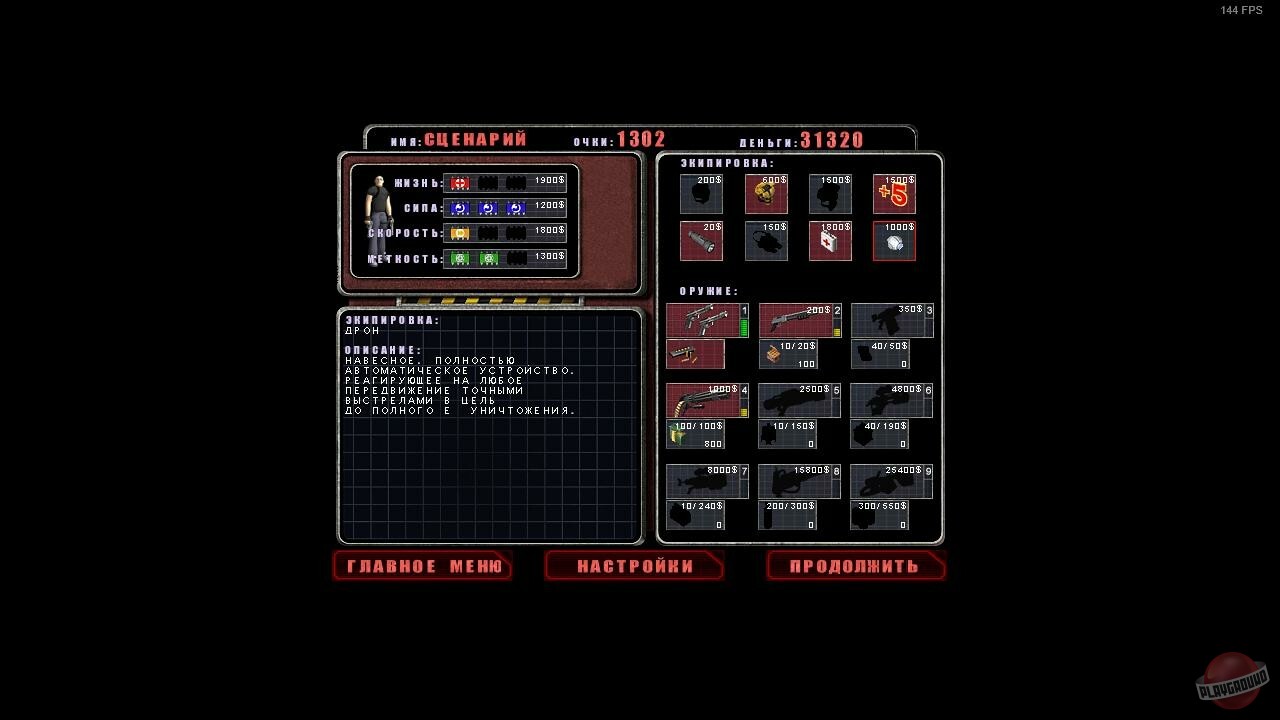Screen dimensions: 1280x720
Task: Select the 200$ armor equipment slot
Action: (x=701, y=194)
